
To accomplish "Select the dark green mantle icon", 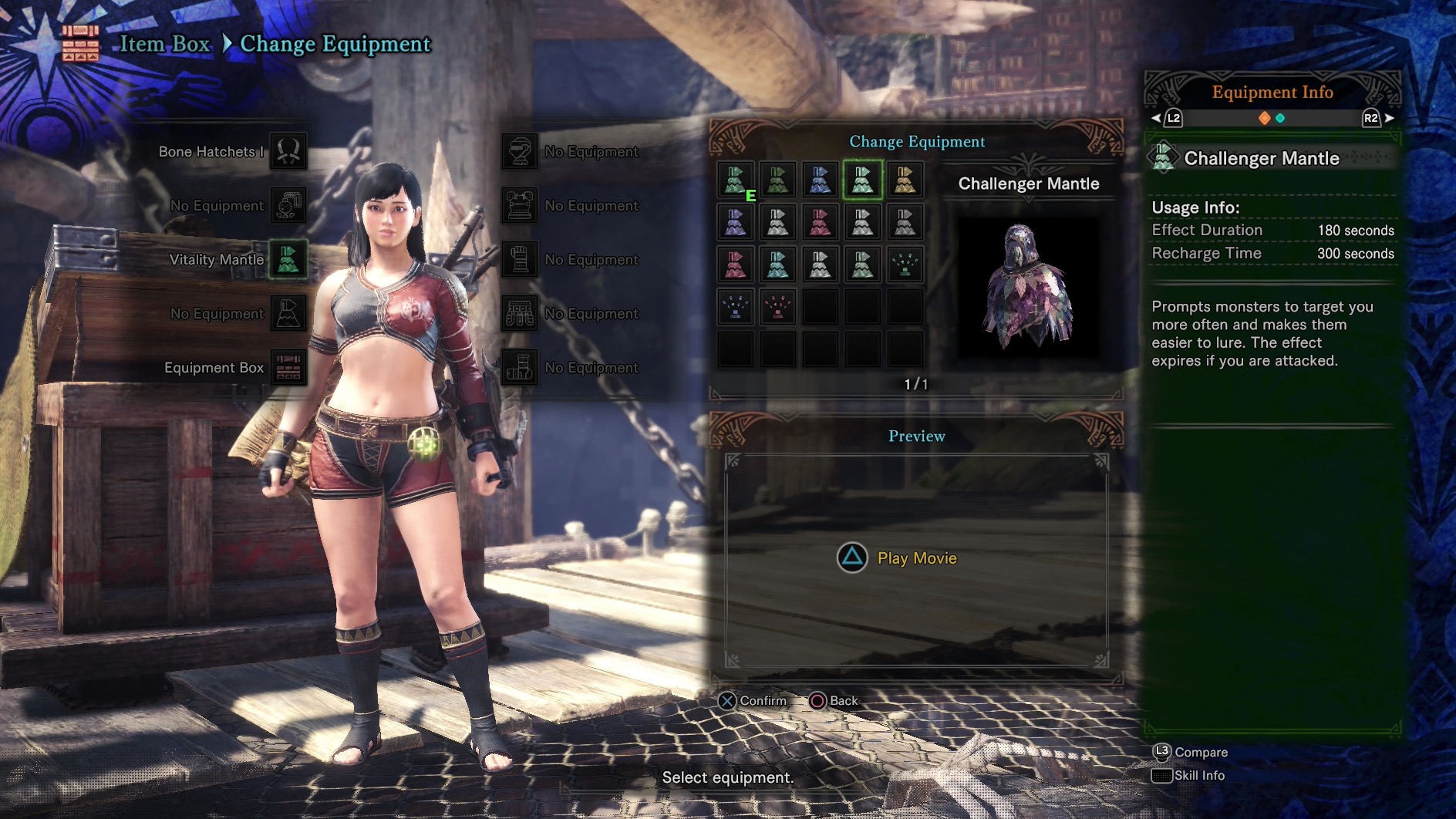I will (x=777, y=180).
